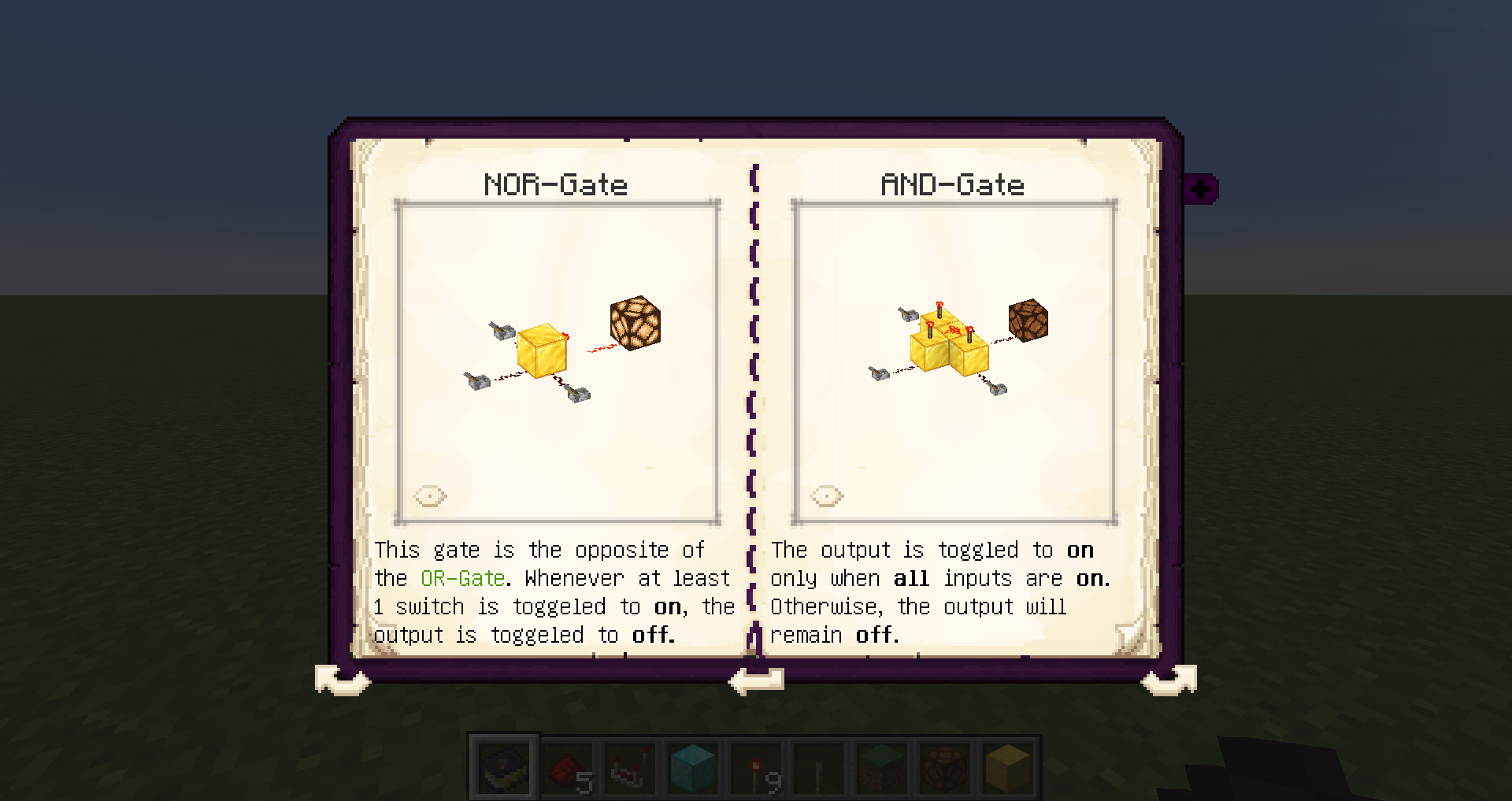Screen dimensions: 1512x801
Task: Turn to the next page with the right corner arrow
Action: [1169, 679]
